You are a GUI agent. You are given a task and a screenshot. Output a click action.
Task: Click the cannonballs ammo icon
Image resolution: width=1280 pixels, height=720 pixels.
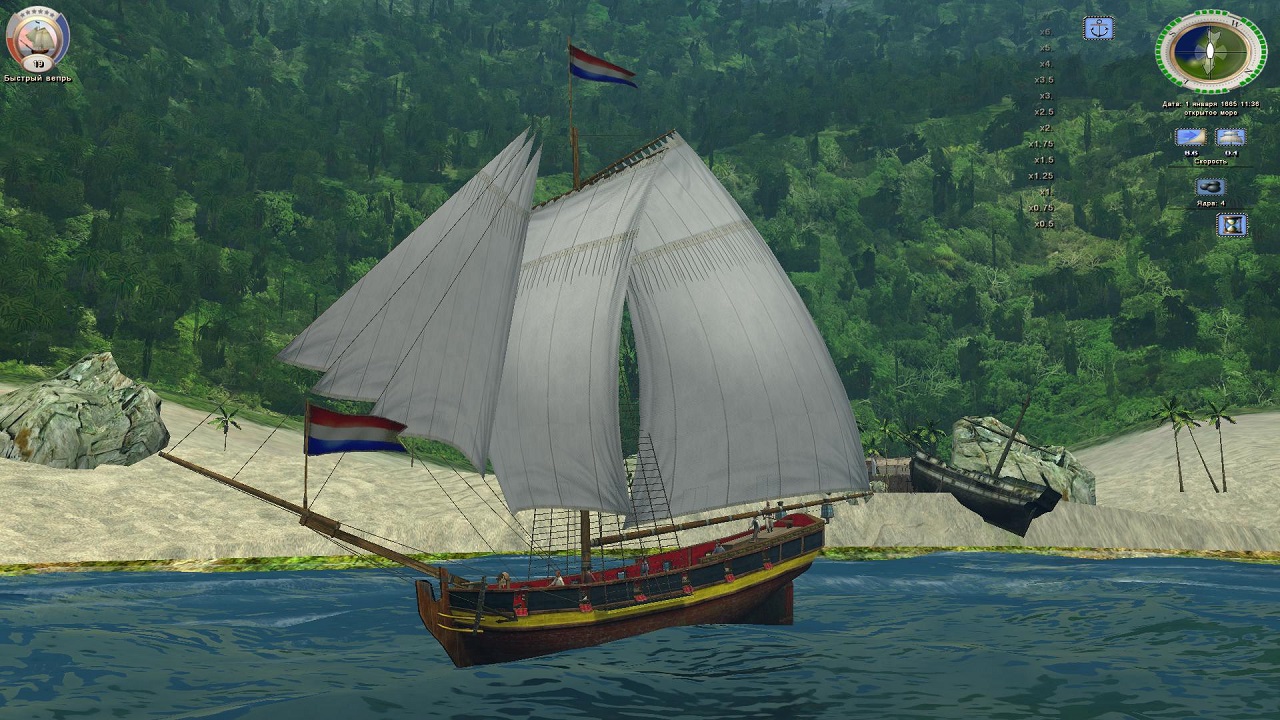(x=1210, y=187)
